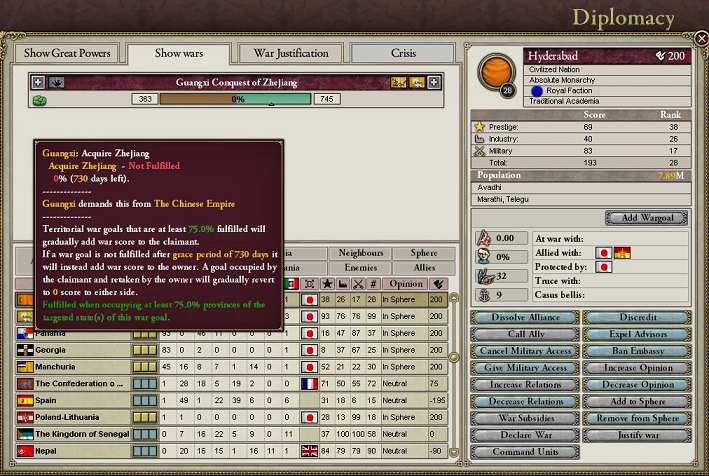Click Ban Embassy
The height and width of the screenshot is (476, 709).
tap(636, 351)
